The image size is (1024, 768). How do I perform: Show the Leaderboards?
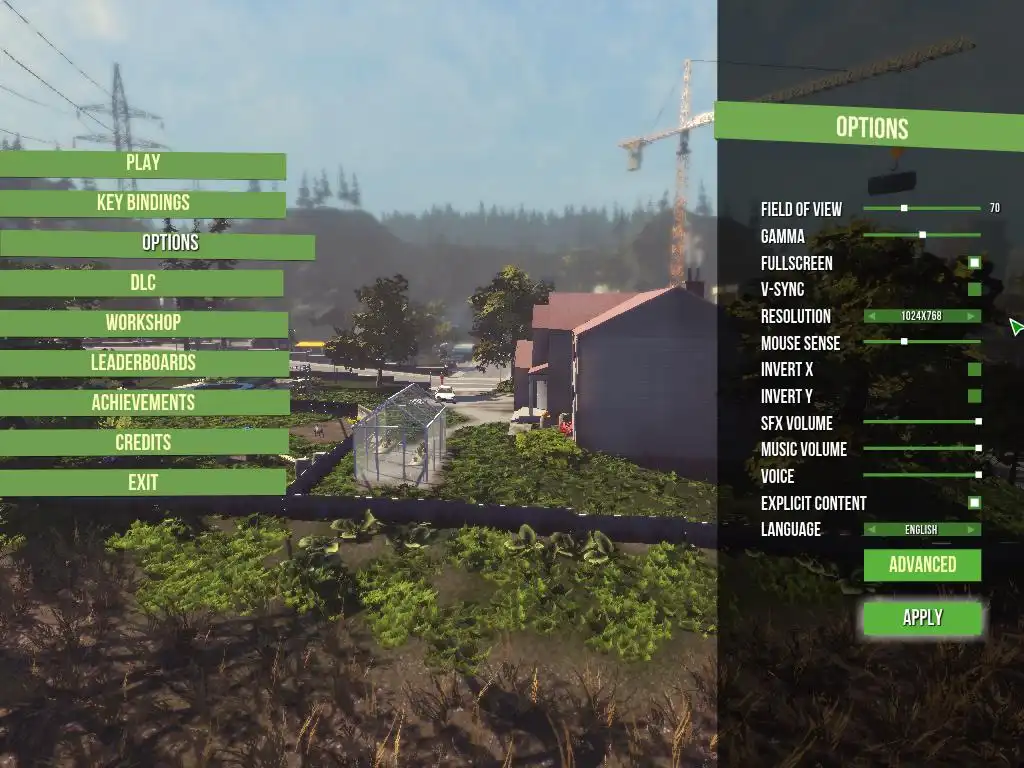click(143, 363)
